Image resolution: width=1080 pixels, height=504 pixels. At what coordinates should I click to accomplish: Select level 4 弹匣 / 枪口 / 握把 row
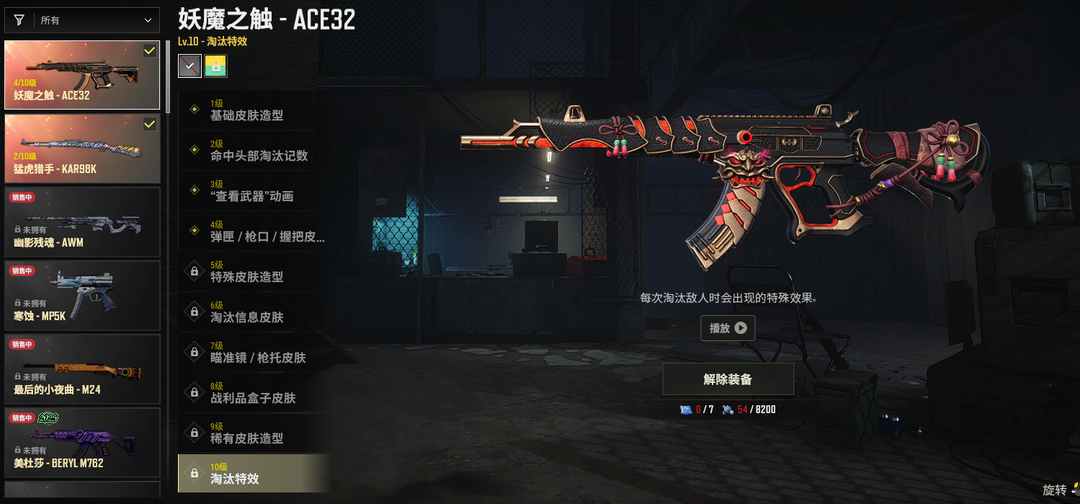[255, 231]
